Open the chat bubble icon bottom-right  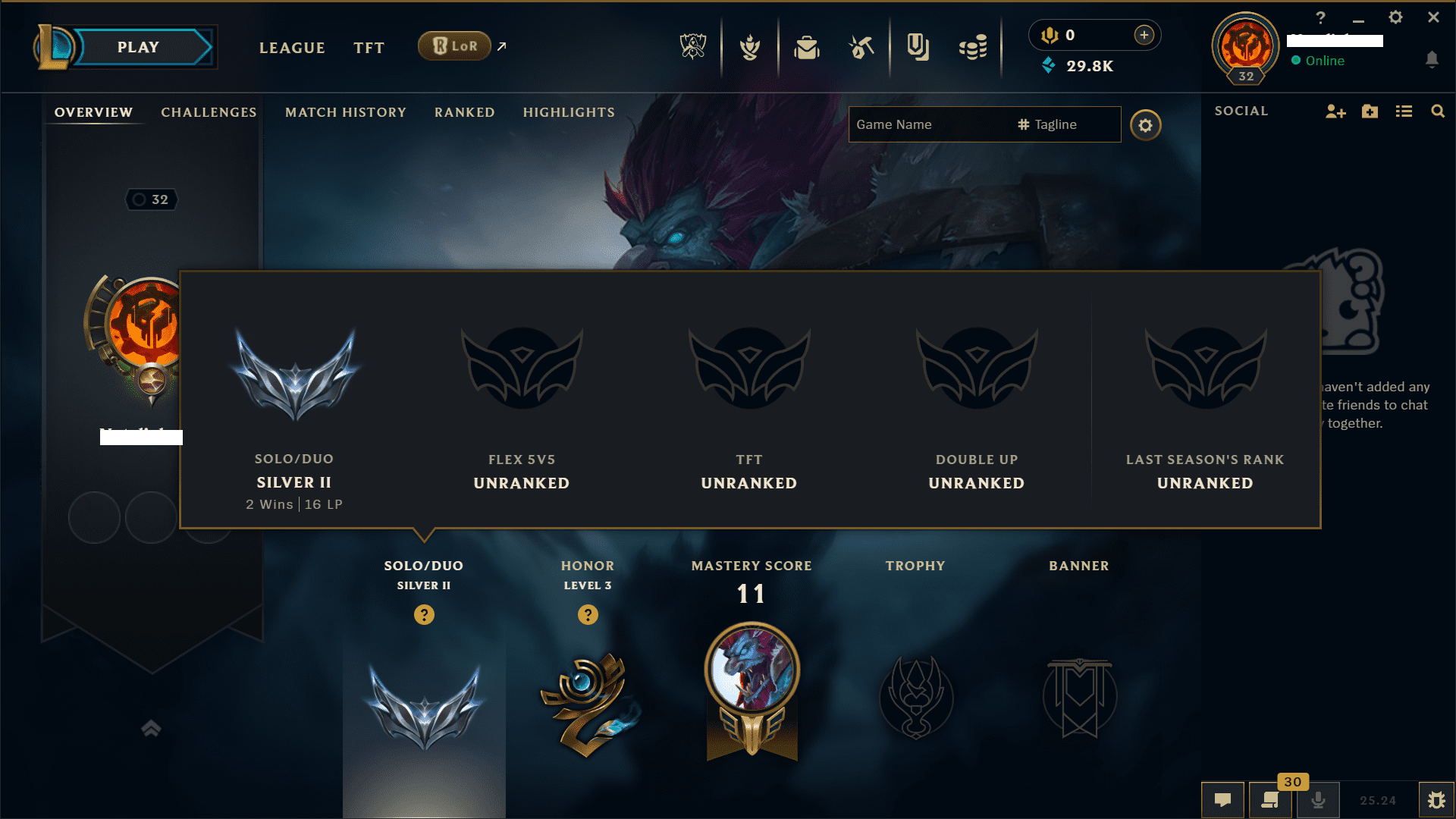click(x=1224, y=799)
